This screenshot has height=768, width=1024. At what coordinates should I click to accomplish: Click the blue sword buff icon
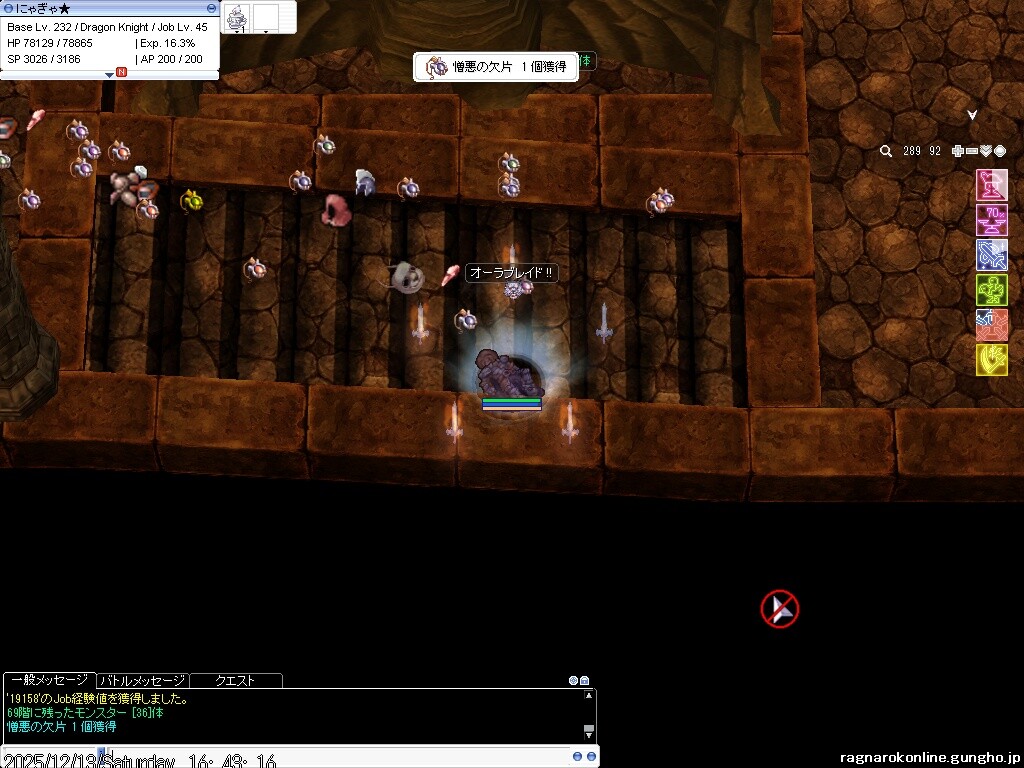point(991,255)
